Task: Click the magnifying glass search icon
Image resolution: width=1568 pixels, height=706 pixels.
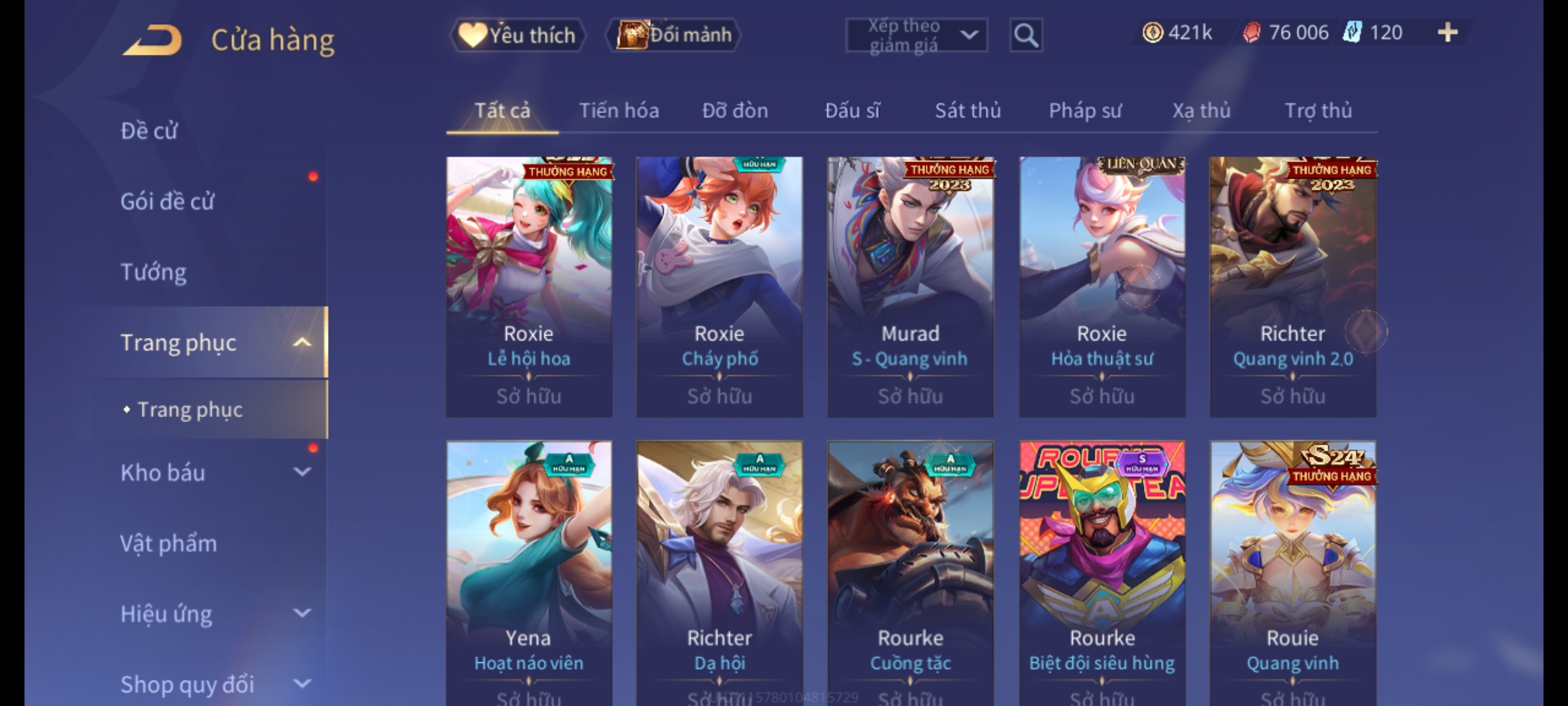Action: 1026,35
